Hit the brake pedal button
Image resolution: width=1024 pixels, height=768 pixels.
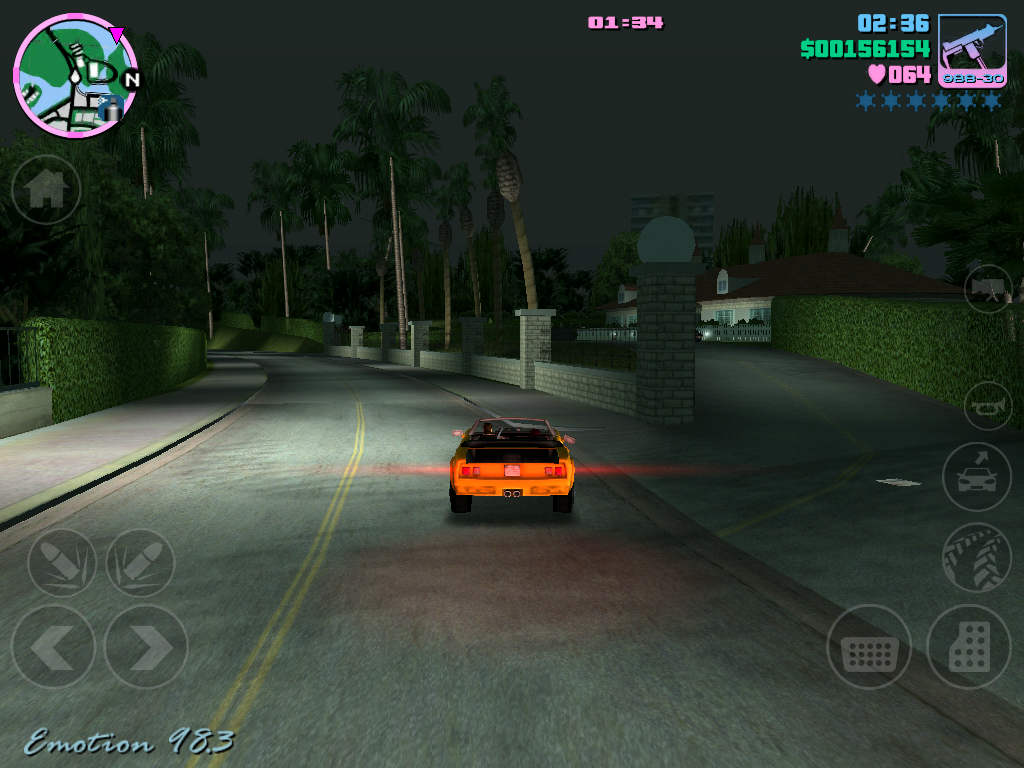click(x=868, y=647)
